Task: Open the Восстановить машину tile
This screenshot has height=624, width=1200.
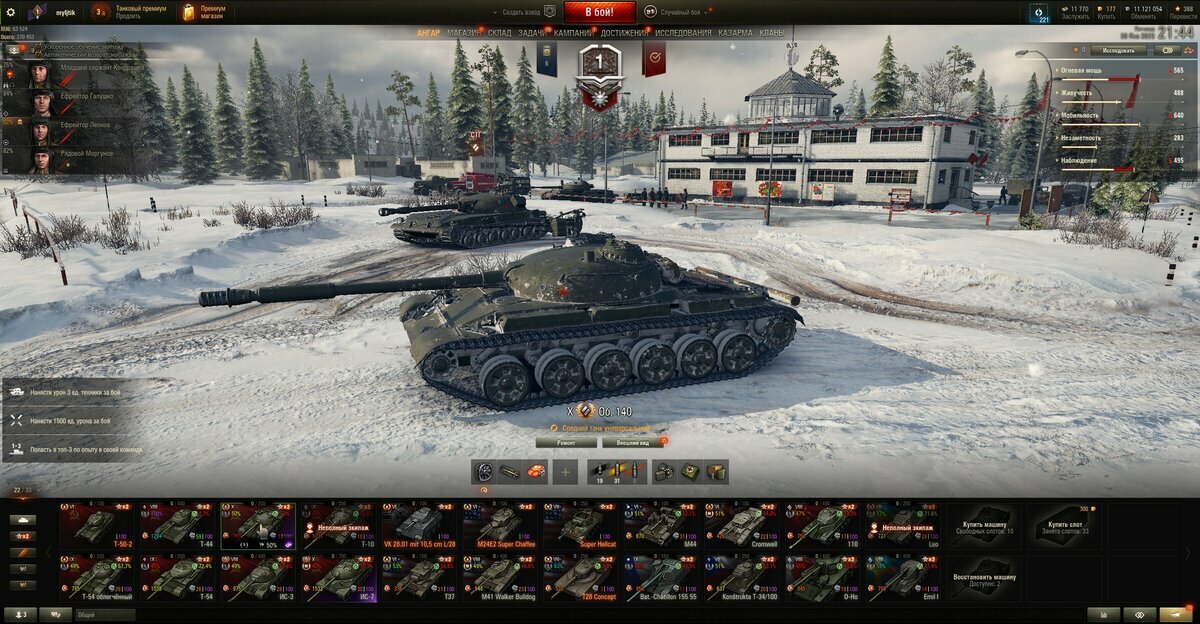Action: pos(985,578)
